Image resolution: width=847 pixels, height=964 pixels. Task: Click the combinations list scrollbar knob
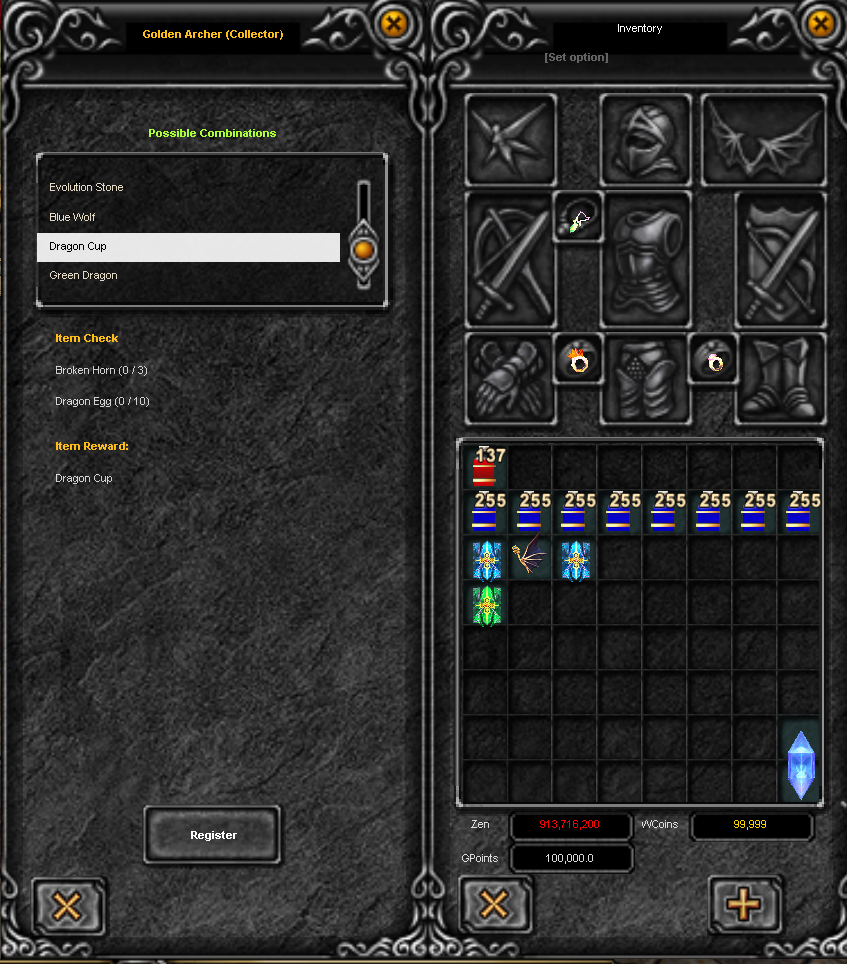tap(363, 248)
